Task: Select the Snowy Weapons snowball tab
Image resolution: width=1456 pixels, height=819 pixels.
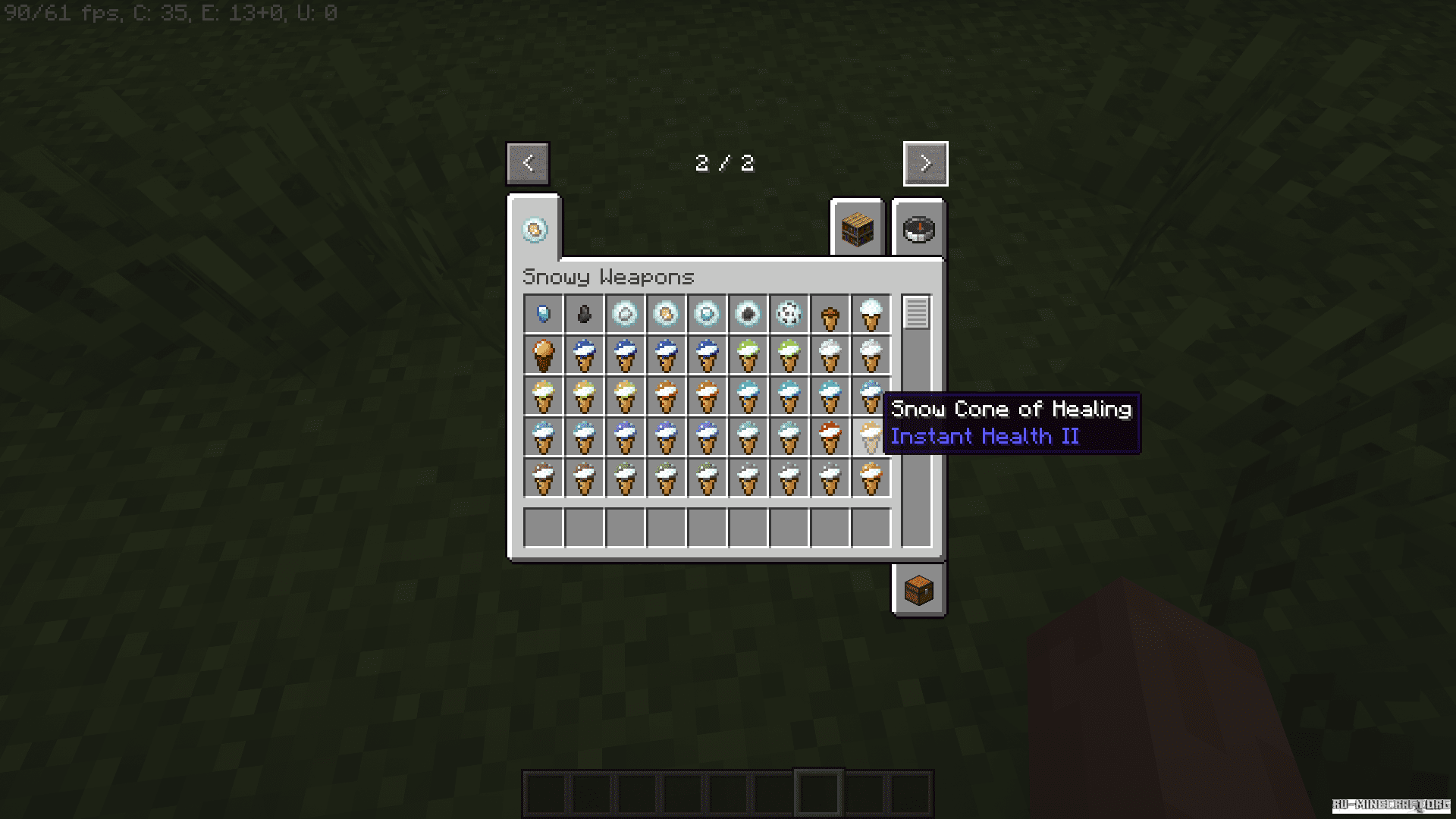Action: click(x=535, y=230)
